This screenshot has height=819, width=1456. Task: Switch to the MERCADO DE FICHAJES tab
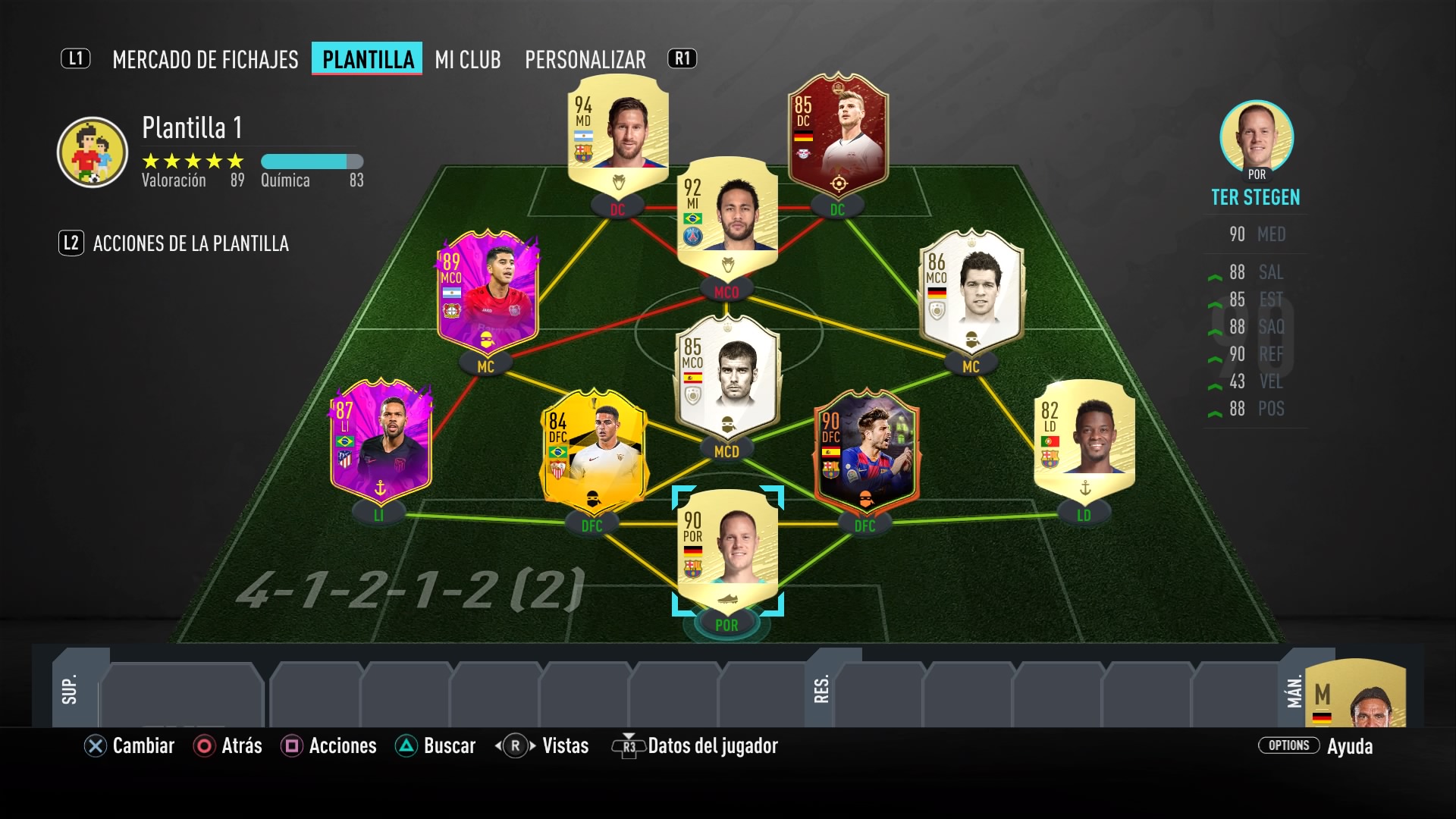click(x=205, y=59)
